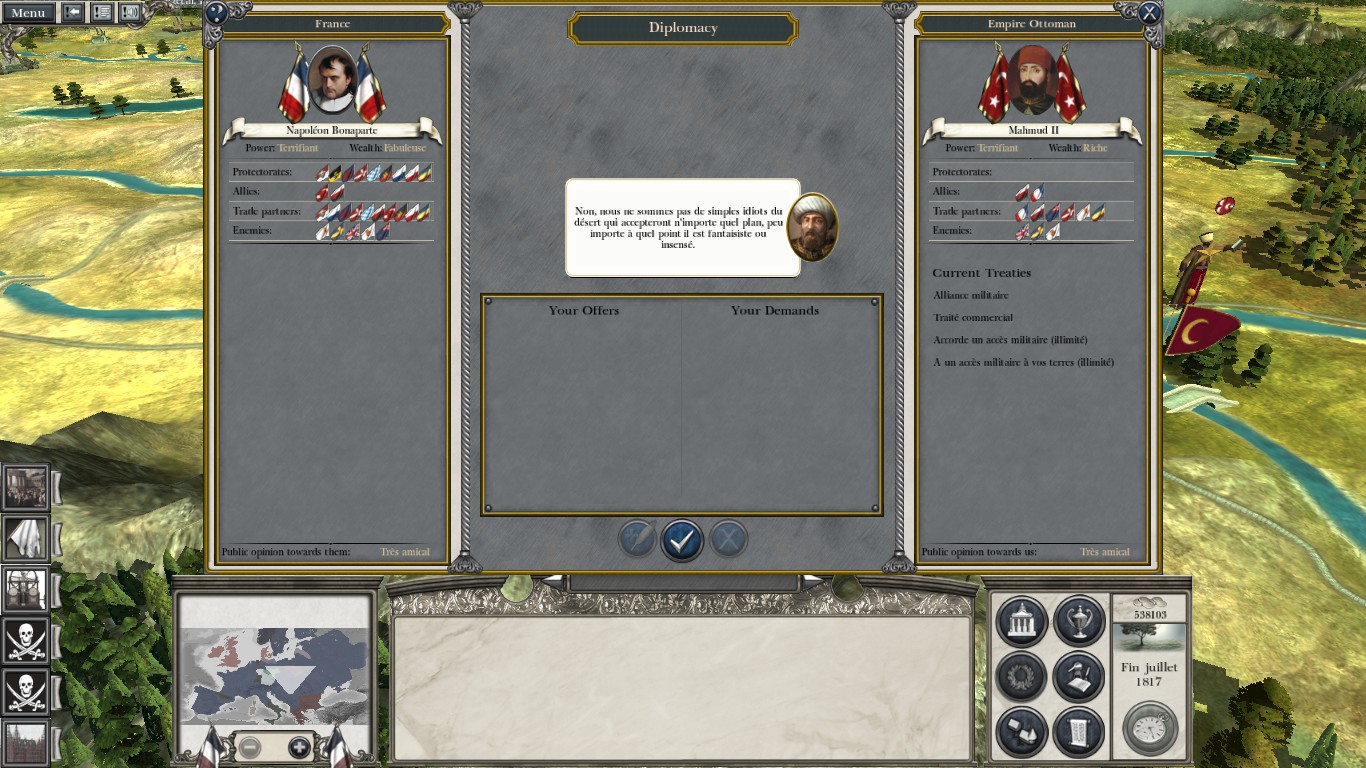
Task: Select Napoléon Bonaparte's portrait
Action: 332,80
